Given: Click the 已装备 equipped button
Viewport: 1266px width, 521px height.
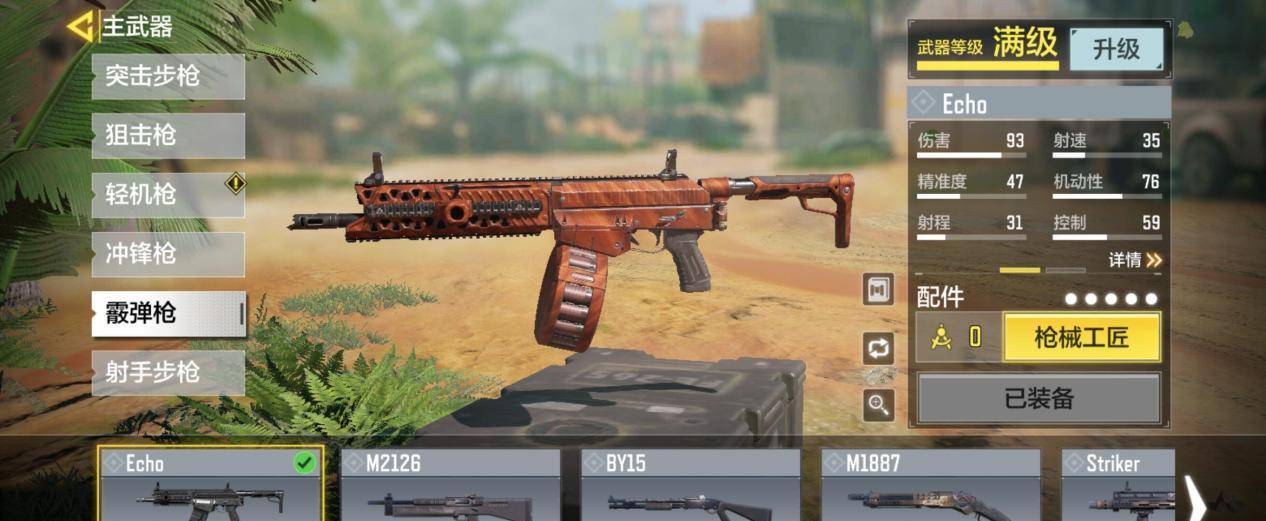Looking at the screenshot, I should (x=1039, y=398).
